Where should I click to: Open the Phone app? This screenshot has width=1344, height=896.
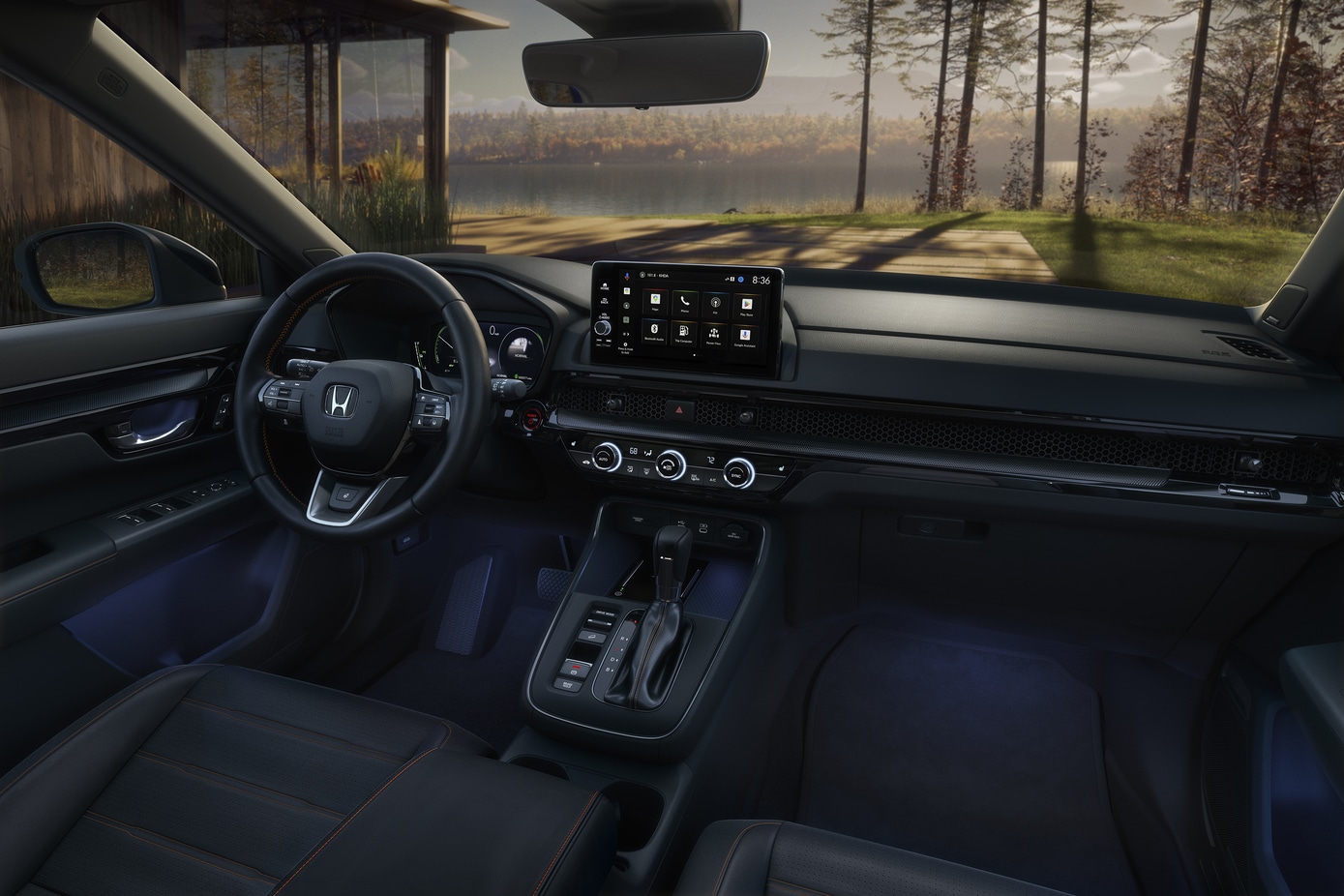tap(684, 302)
